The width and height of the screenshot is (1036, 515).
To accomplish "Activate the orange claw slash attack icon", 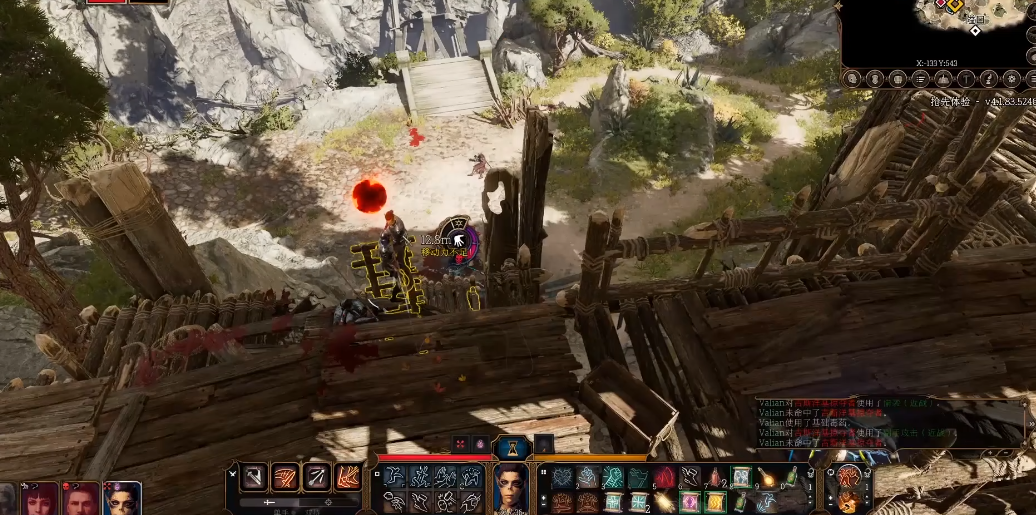I will tap(286, 478).
